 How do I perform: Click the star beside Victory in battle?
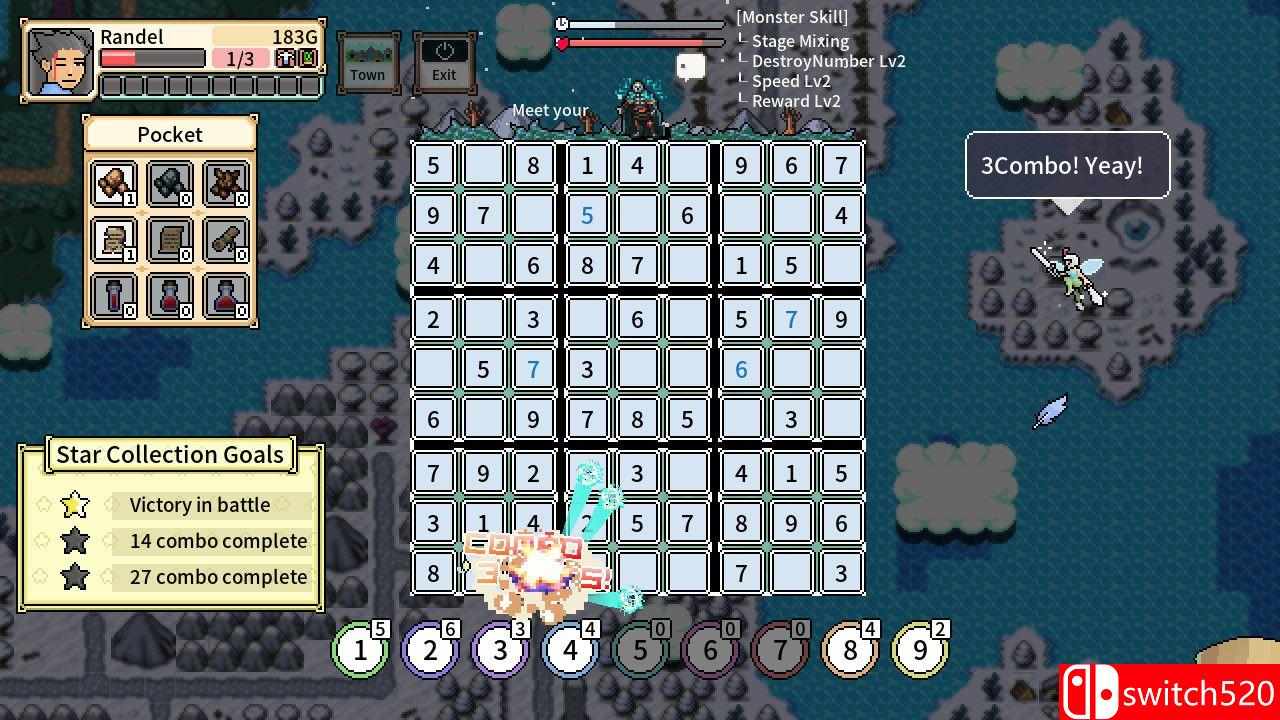pos(73,505)
